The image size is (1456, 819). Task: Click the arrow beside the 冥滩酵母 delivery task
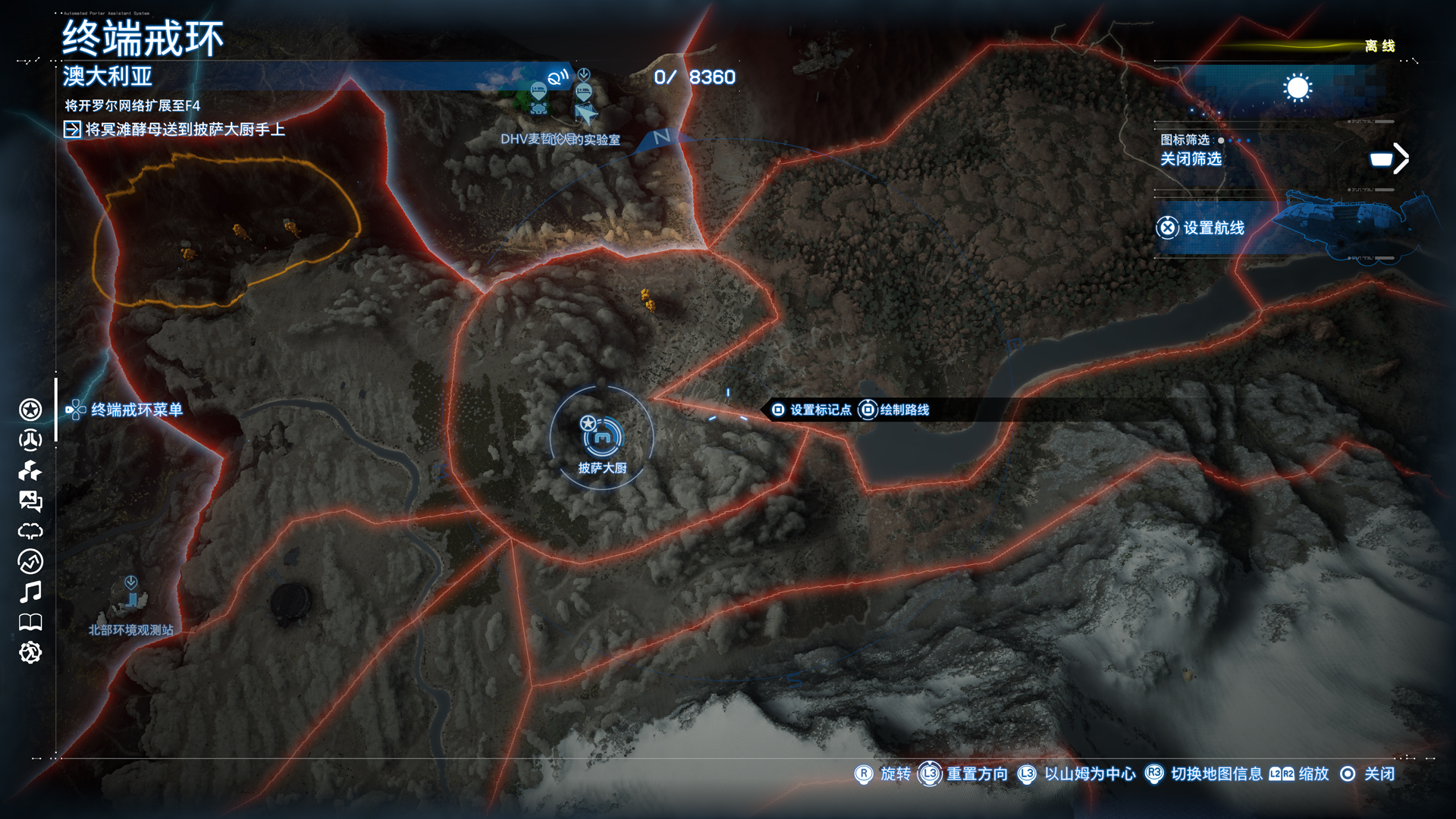coord(71,129)
